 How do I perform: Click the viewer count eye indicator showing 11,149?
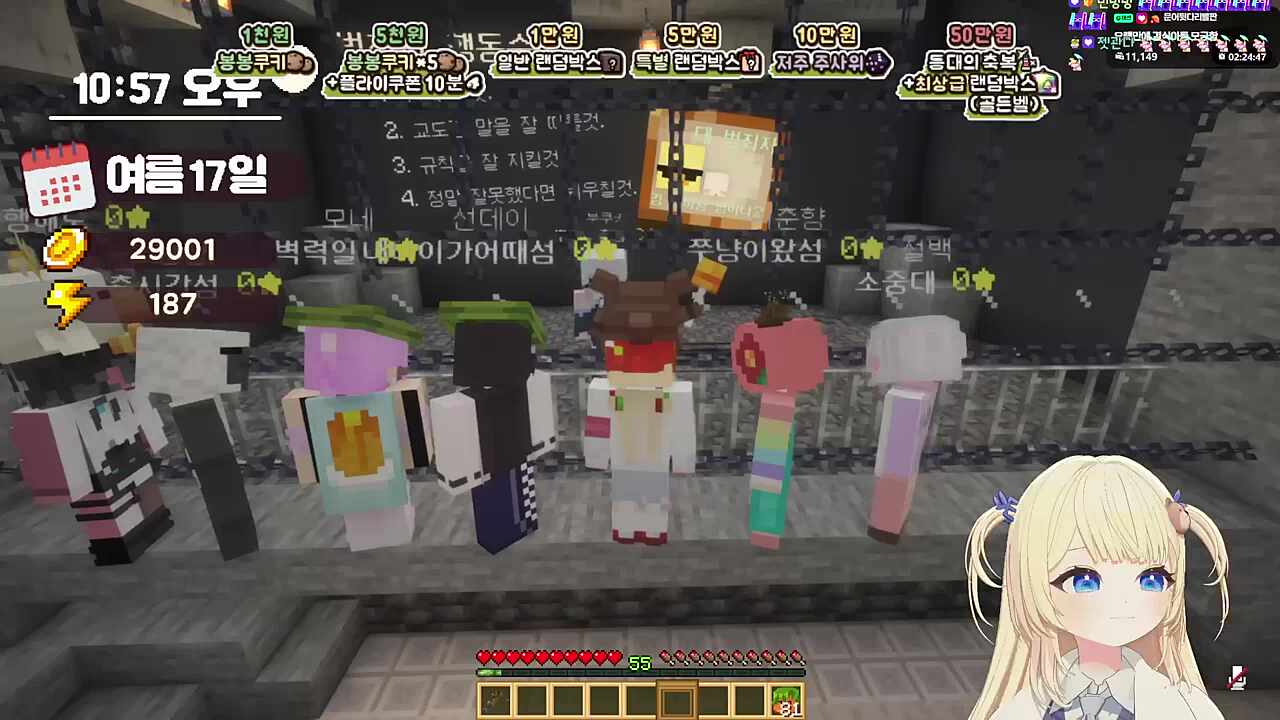click(x=1119, y=56)
